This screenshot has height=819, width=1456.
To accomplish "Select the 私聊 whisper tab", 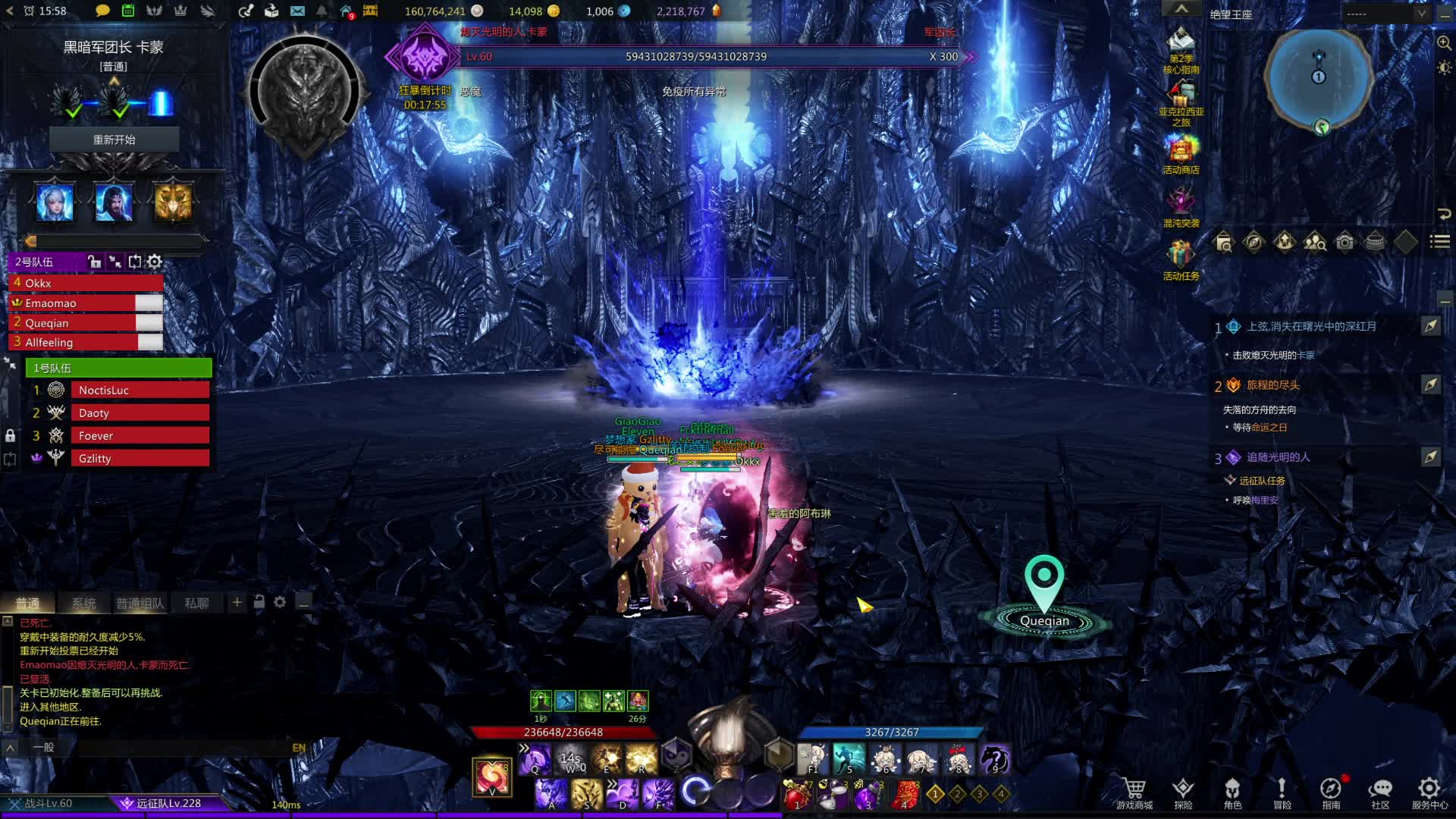I will tap(196, 603).
